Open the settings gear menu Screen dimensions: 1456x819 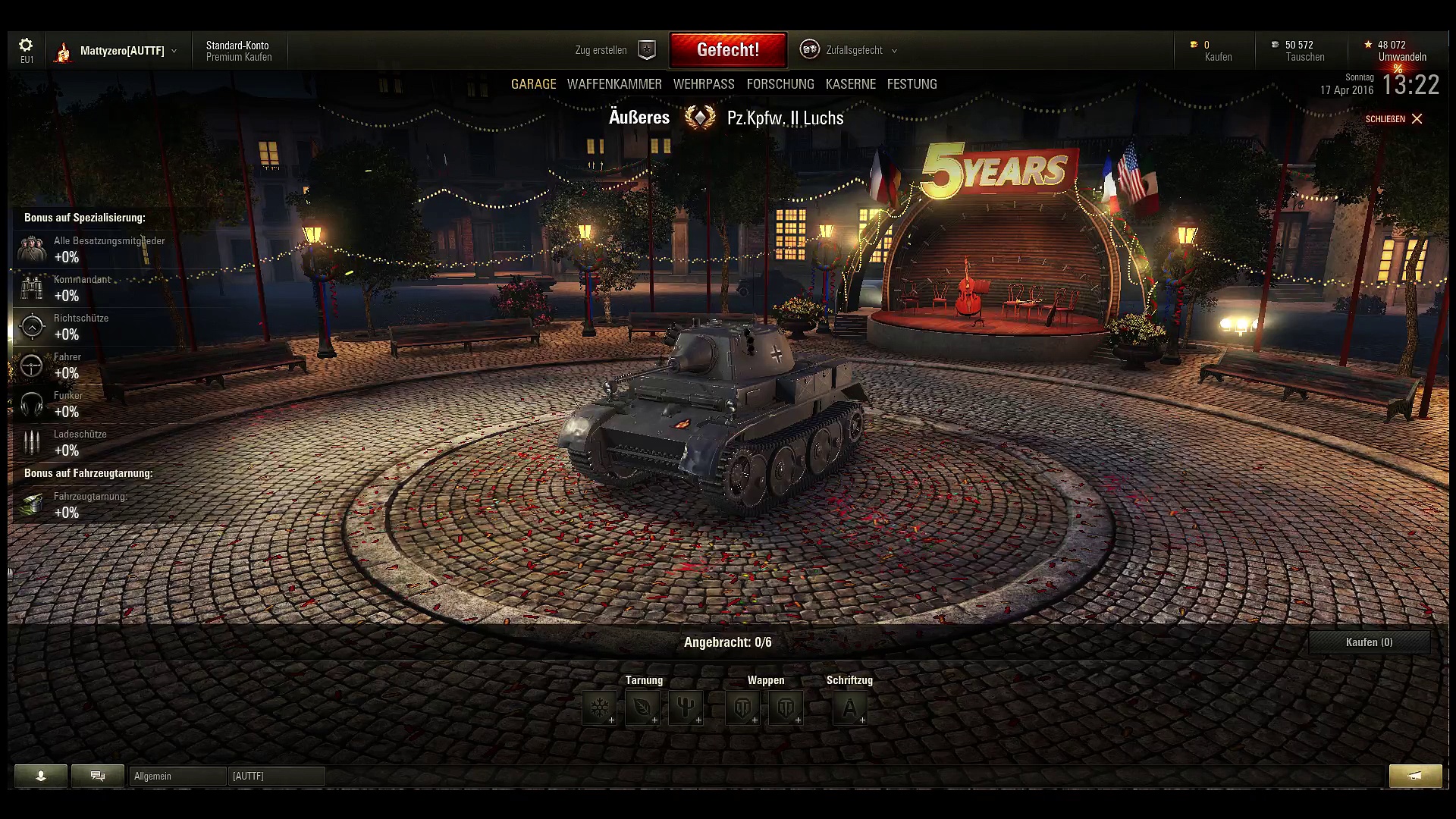coord(26,46)
